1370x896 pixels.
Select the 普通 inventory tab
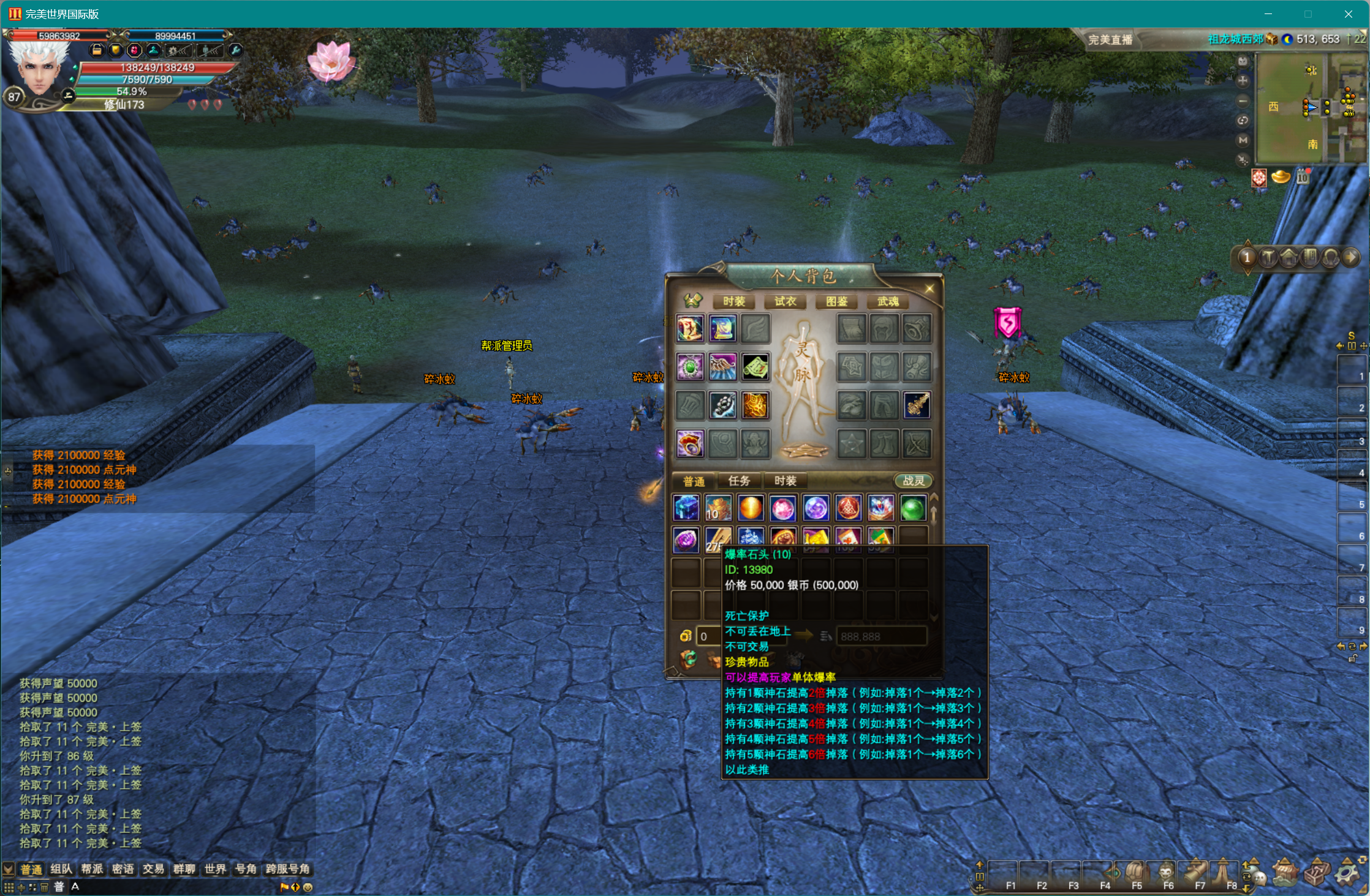click(694, 481)
